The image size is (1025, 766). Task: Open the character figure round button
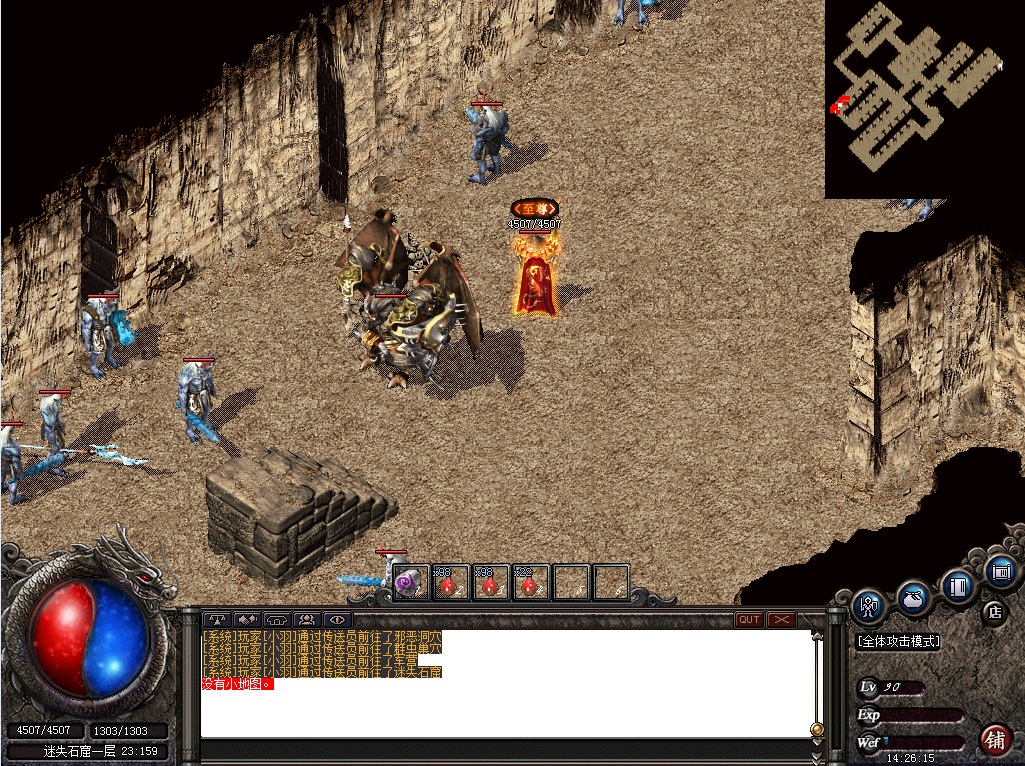tap(869, 606)
